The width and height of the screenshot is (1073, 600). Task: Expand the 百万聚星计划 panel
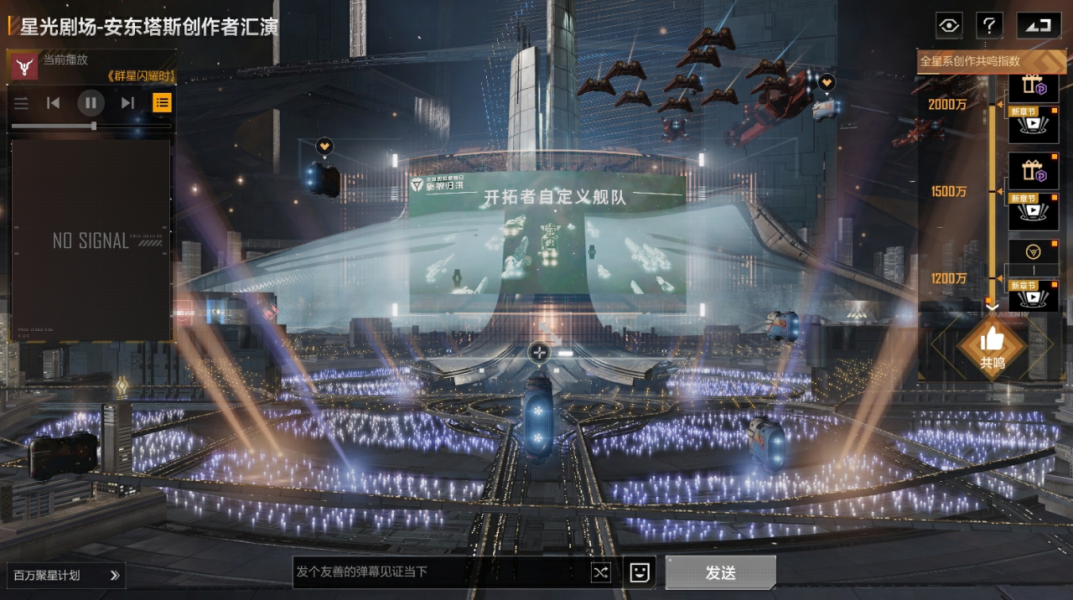(66, 575)
